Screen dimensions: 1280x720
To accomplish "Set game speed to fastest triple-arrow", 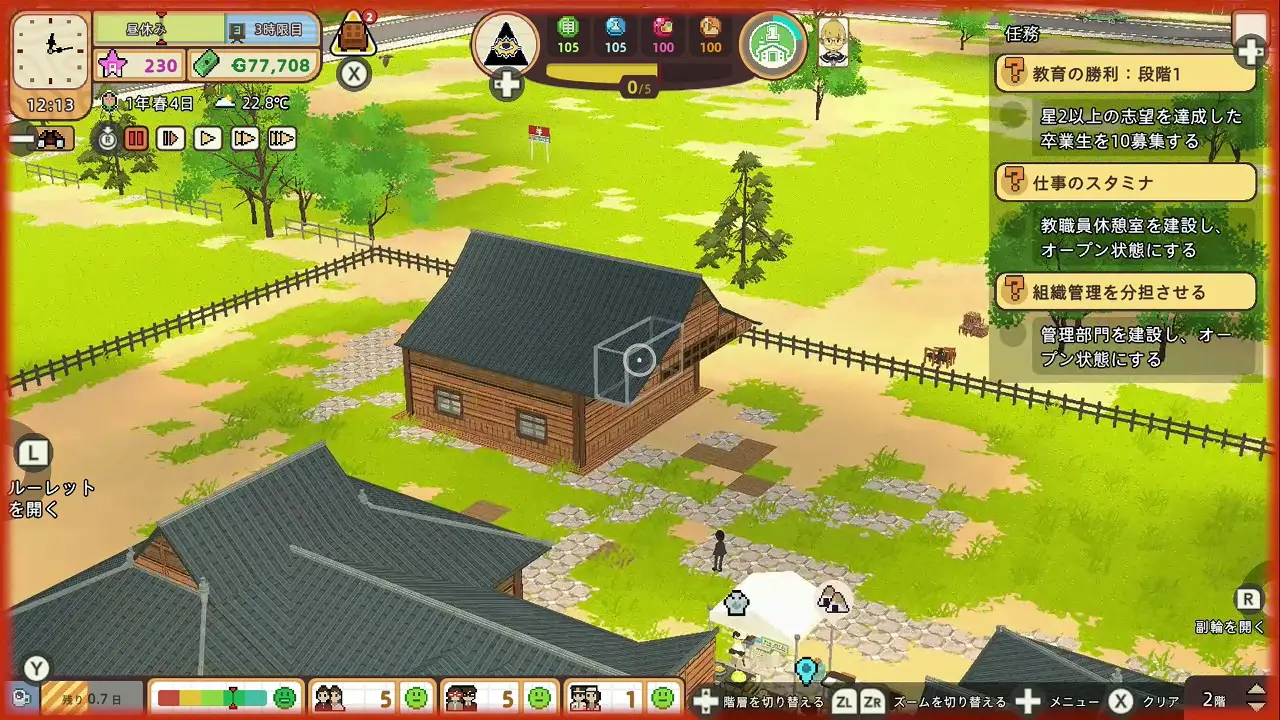I will [282, 139].
